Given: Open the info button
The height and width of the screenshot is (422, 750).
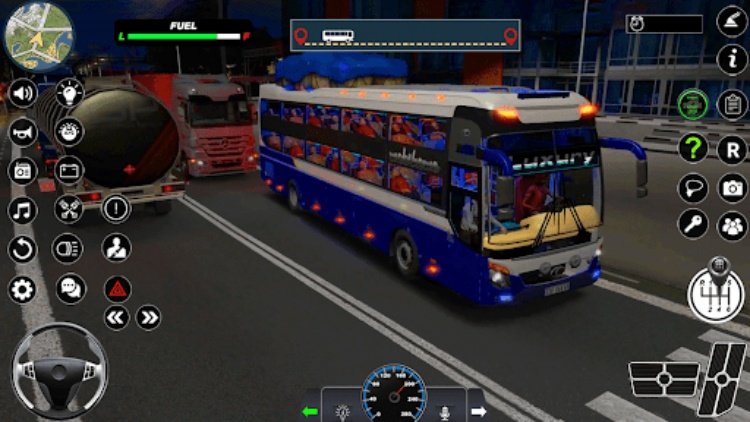Looking at the screenshot, I should [x=732, y=59].
